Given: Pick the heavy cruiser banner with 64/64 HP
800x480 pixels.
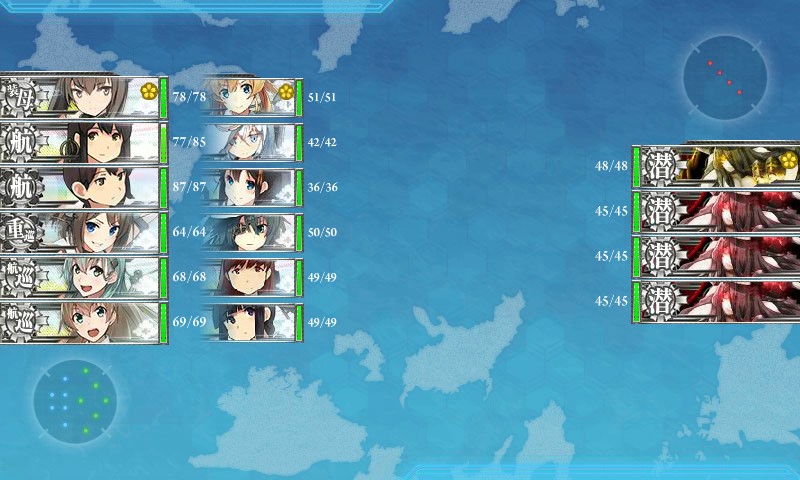Looking at the screenshot, I should tap(82, 233).
